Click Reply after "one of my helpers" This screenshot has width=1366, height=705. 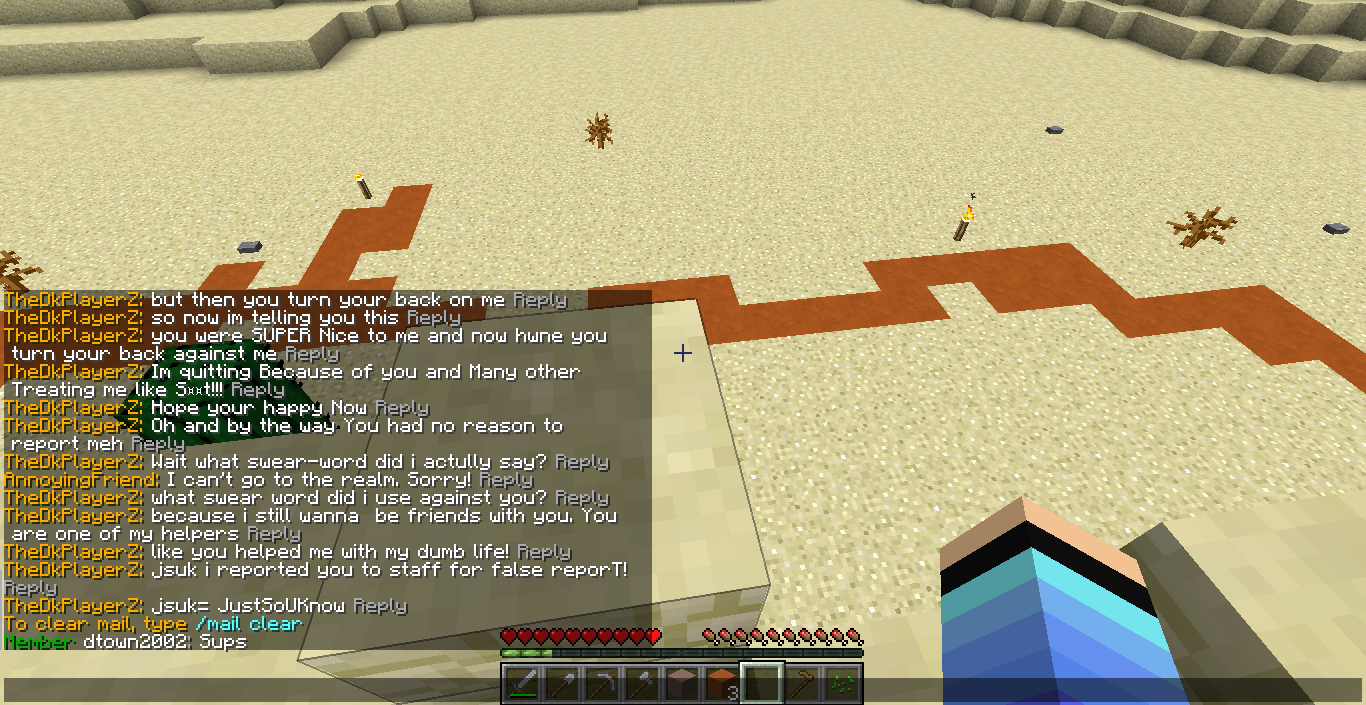(273, 534)
